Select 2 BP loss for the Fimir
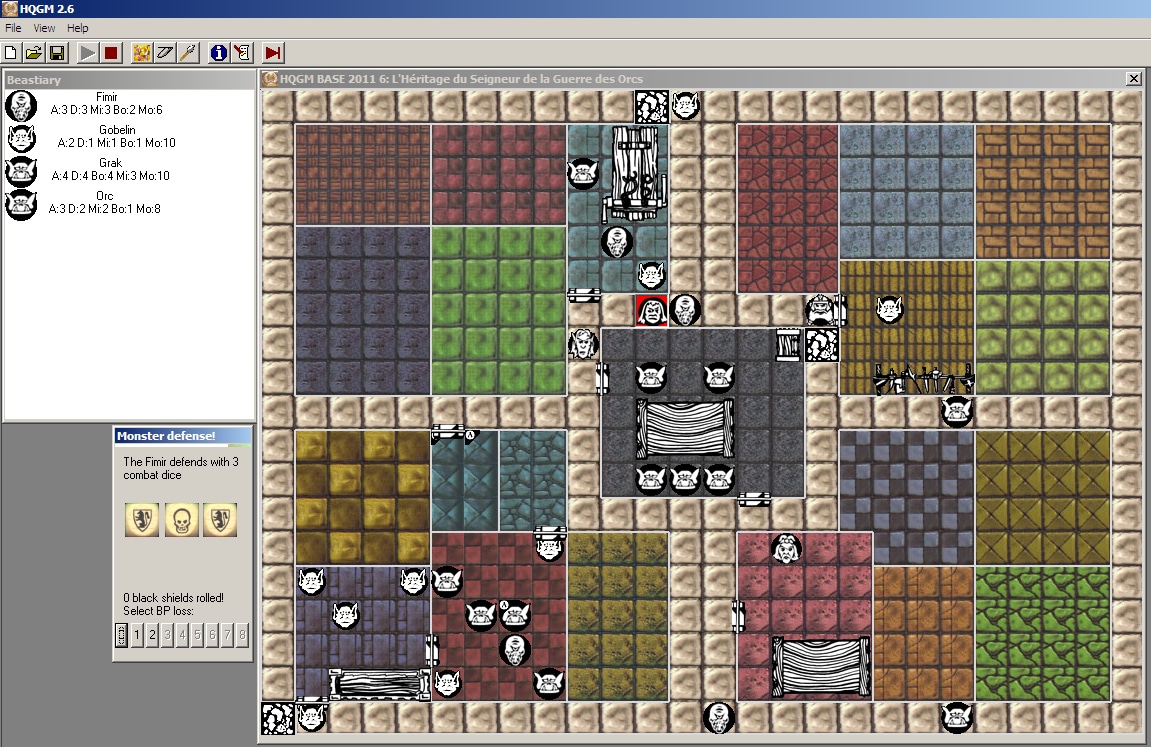Image resolution: width=1151 pixels, height=747 pixels. (x=152, y=634)
